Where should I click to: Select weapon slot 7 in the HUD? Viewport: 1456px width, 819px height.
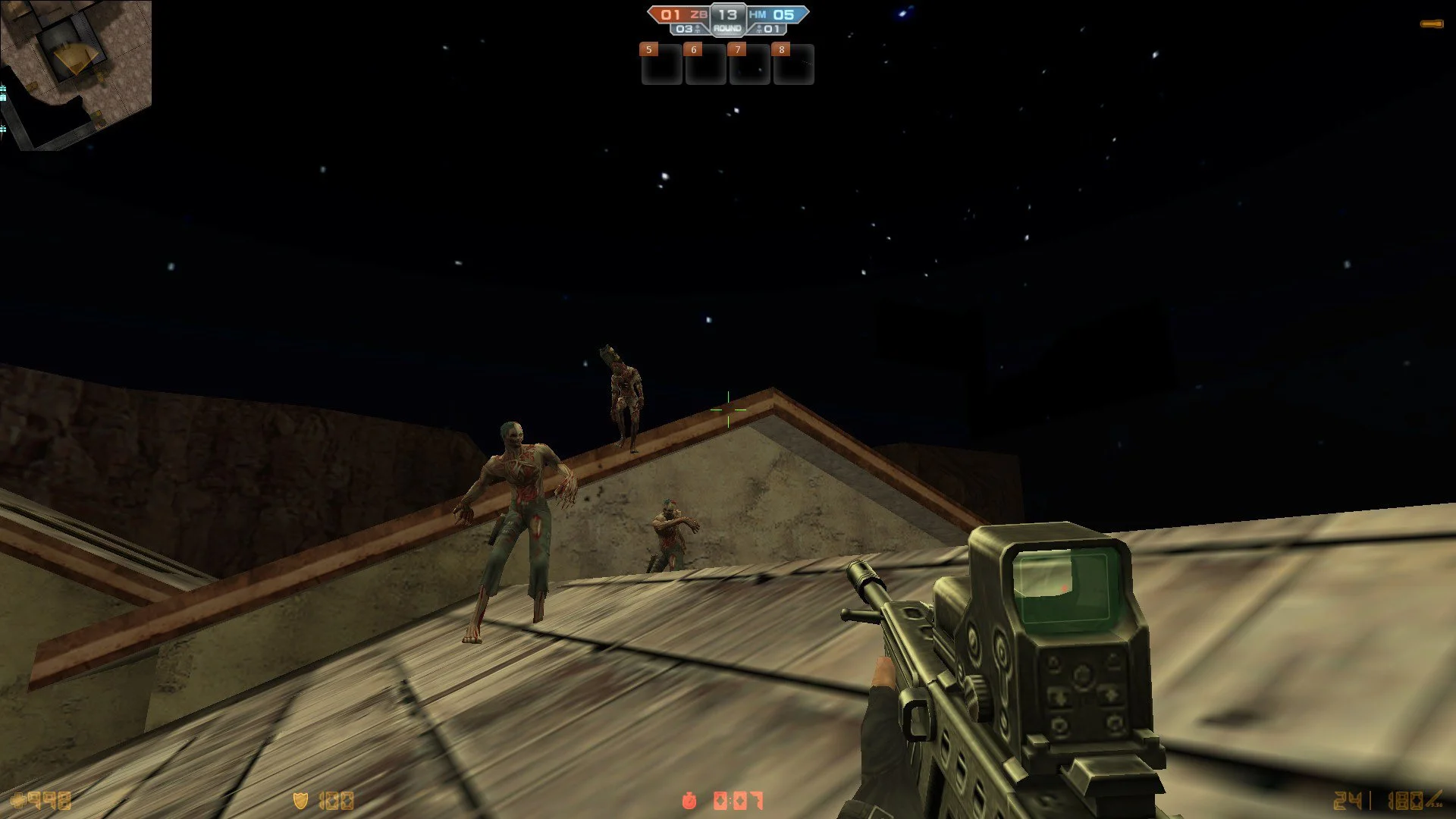coord(748,66)
